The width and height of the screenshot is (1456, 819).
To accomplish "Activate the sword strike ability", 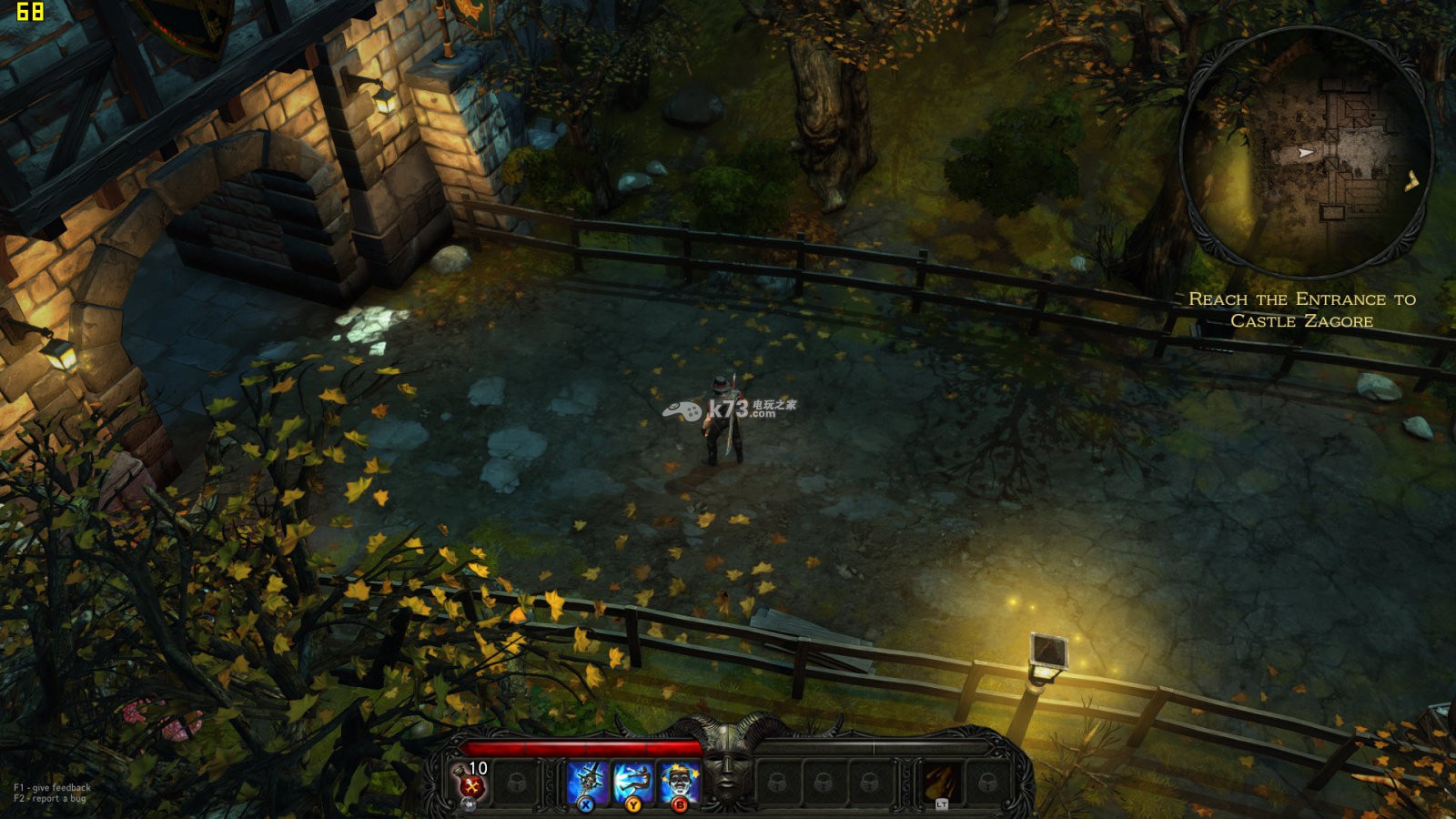I will 588,782.
